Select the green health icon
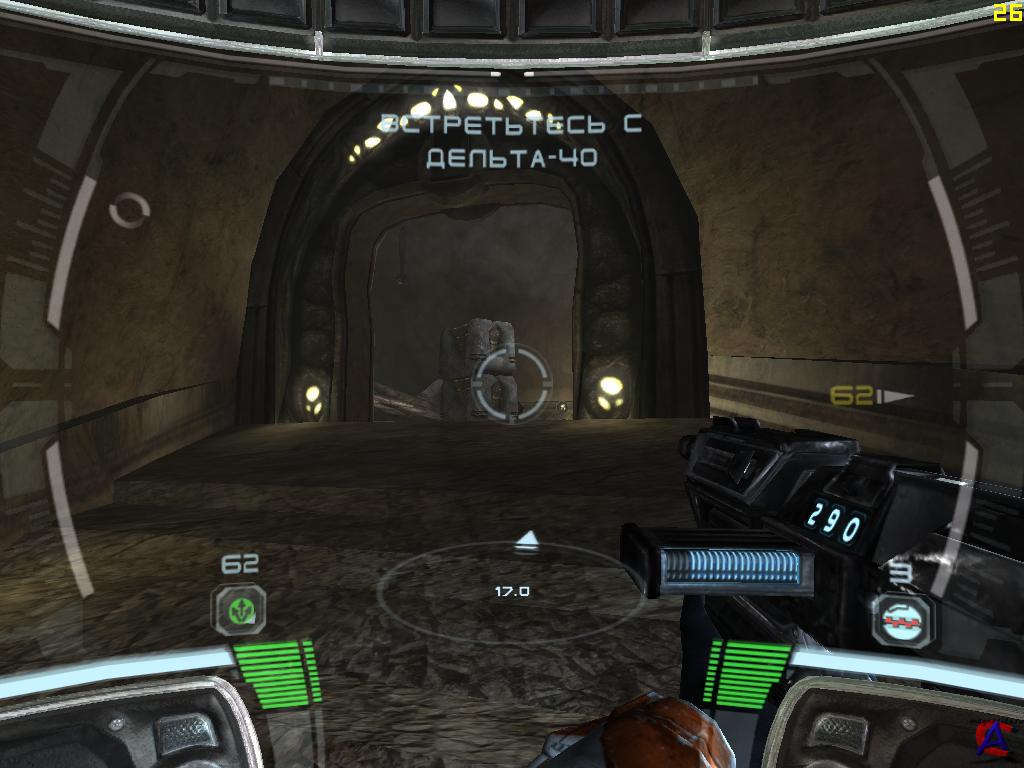Screen dimensions: 1024x768 [x=238, y=609]
